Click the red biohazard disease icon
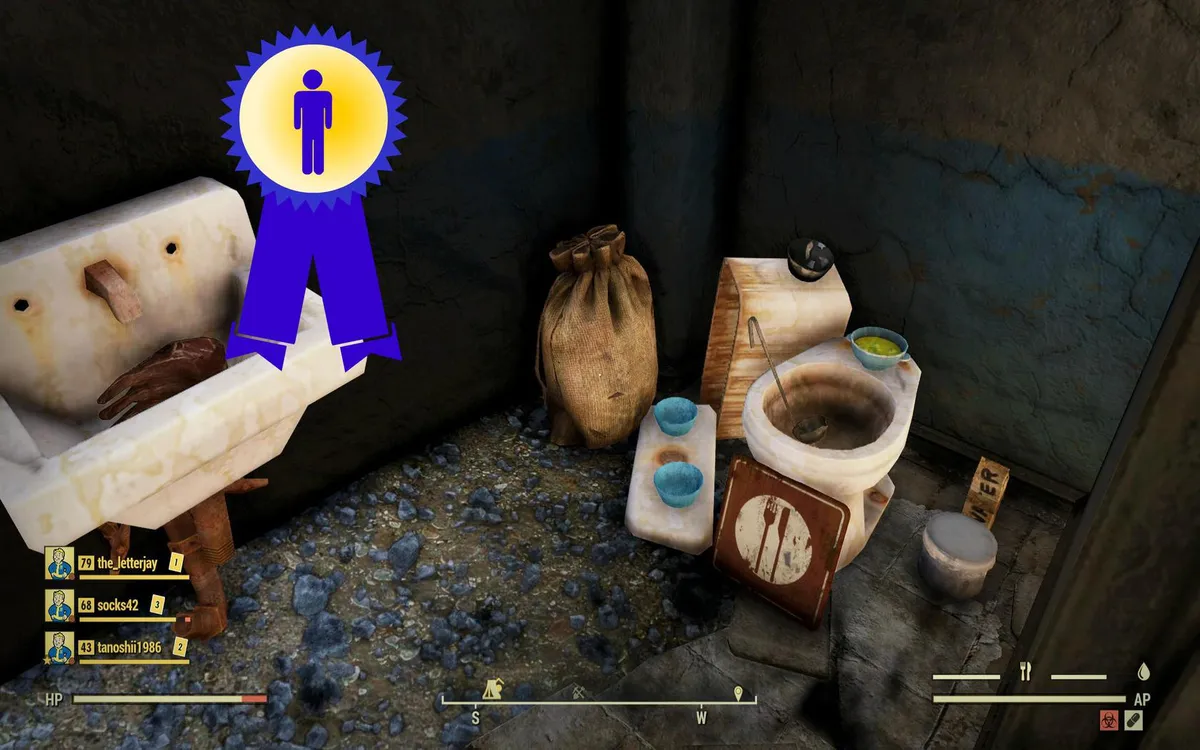The height and width of the screenshot is (750, 1200). [x=1109, y=719]
